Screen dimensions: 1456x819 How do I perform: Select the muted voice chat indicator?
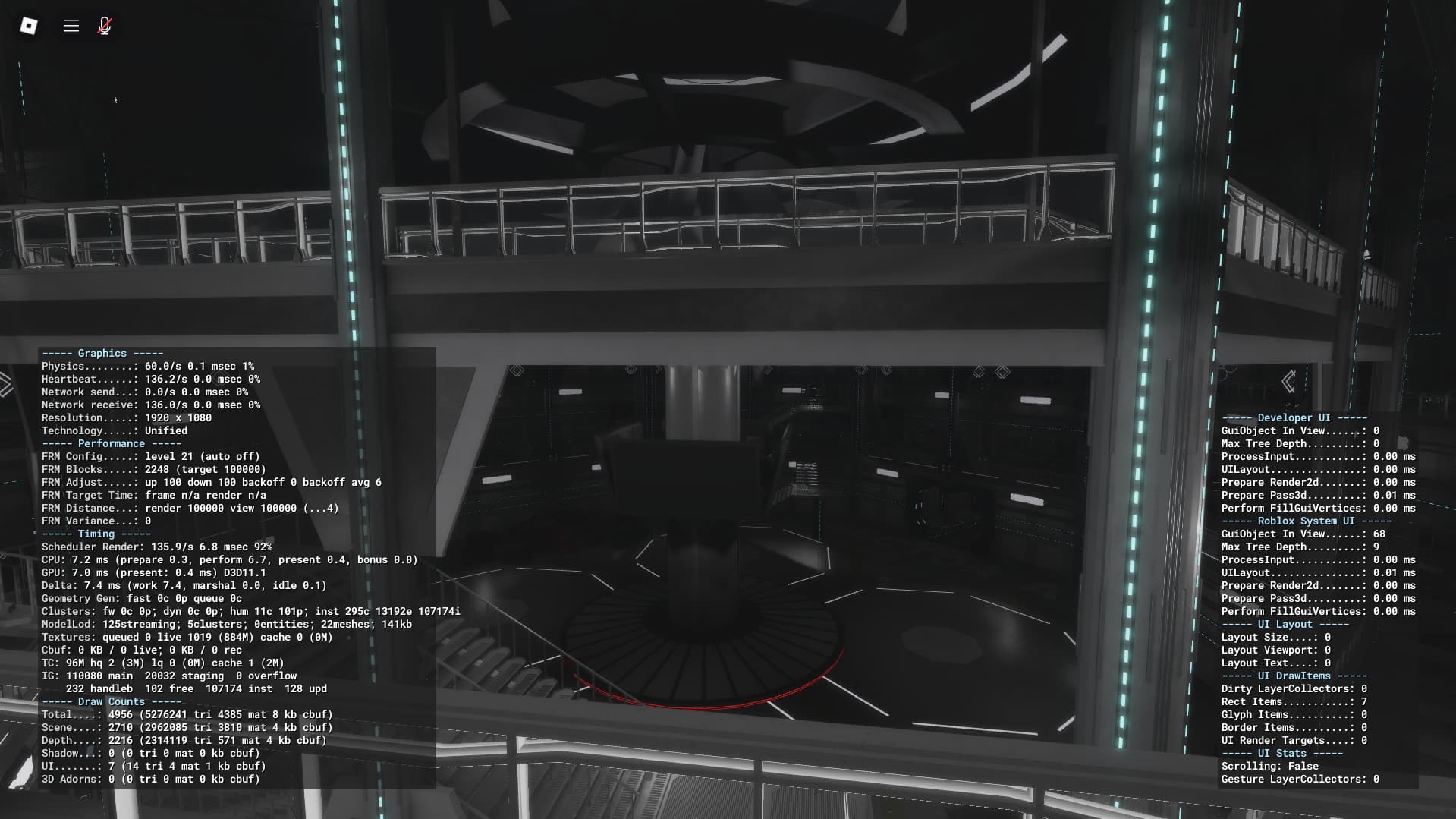pyautogui.click(x=103, y=25)
